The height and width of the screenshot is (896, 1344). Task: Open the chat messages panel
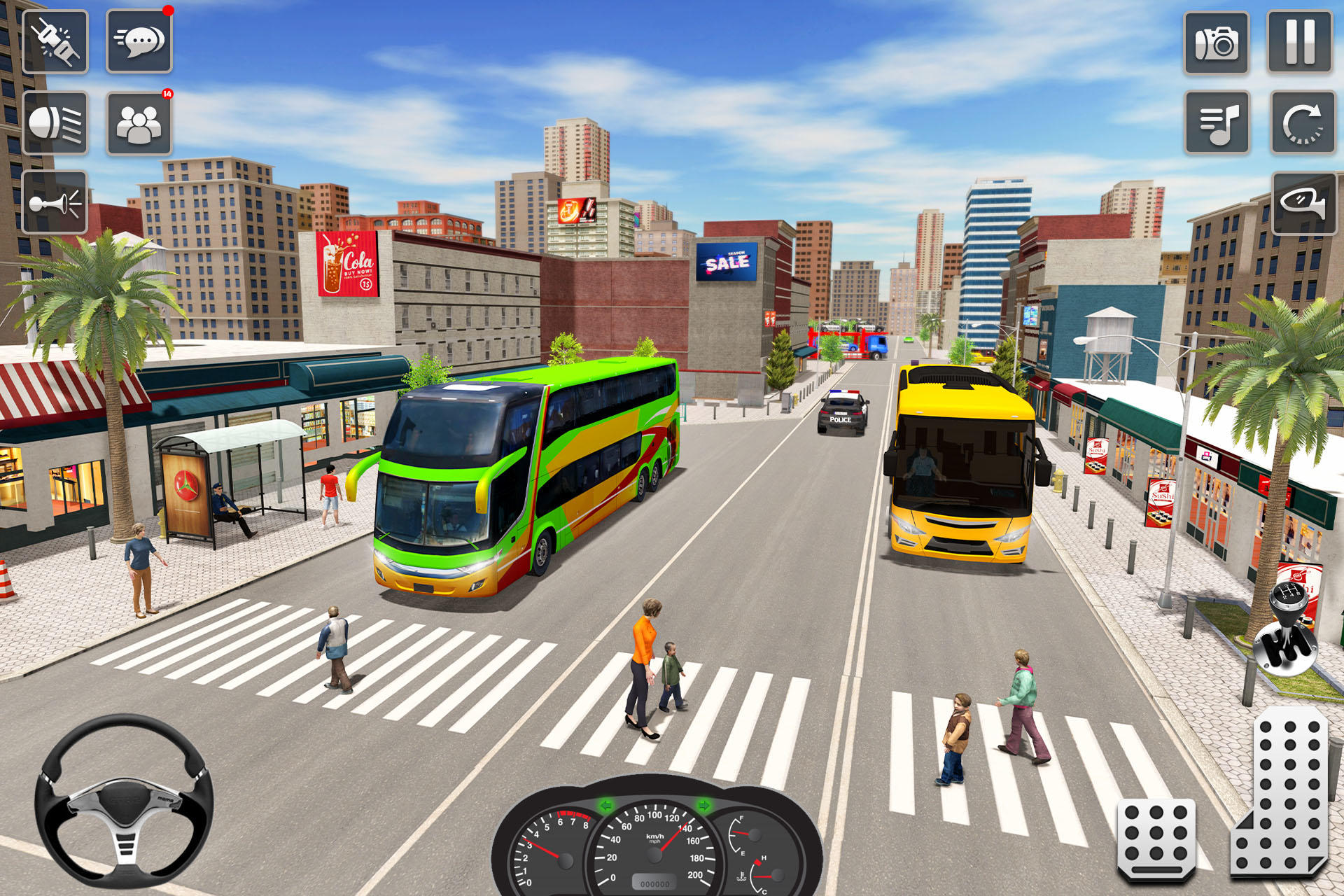[x=138, y=40]
